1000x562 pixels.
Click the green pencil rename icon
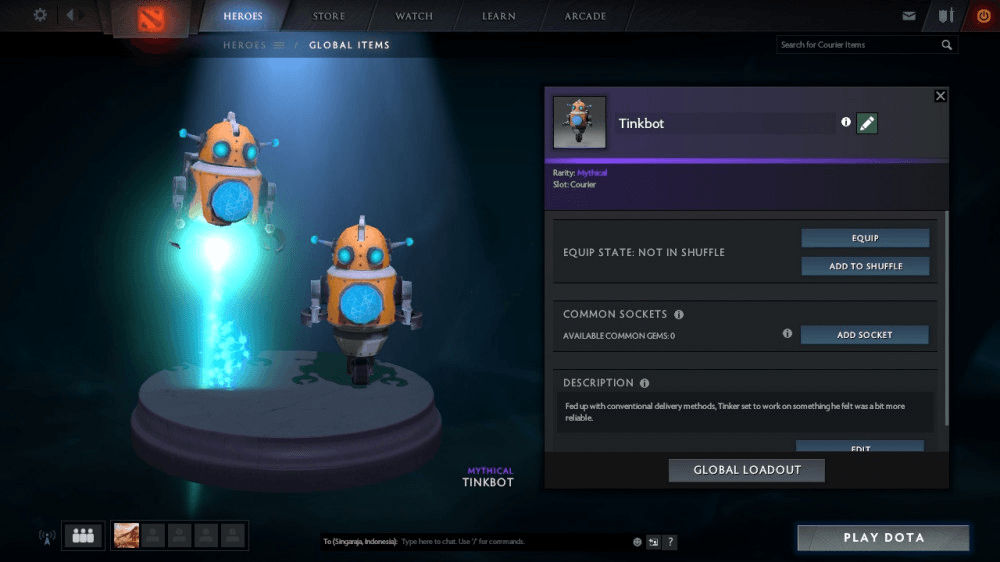pos(867,123)
